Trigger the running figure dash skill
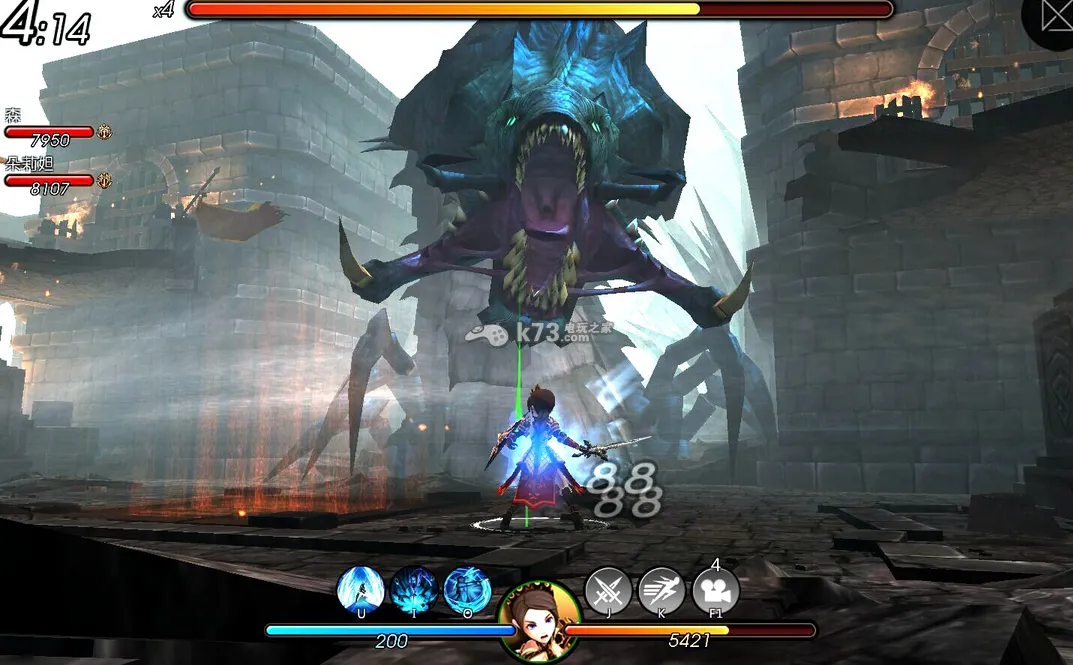The image size is (1073, 665). click(661, 590)
